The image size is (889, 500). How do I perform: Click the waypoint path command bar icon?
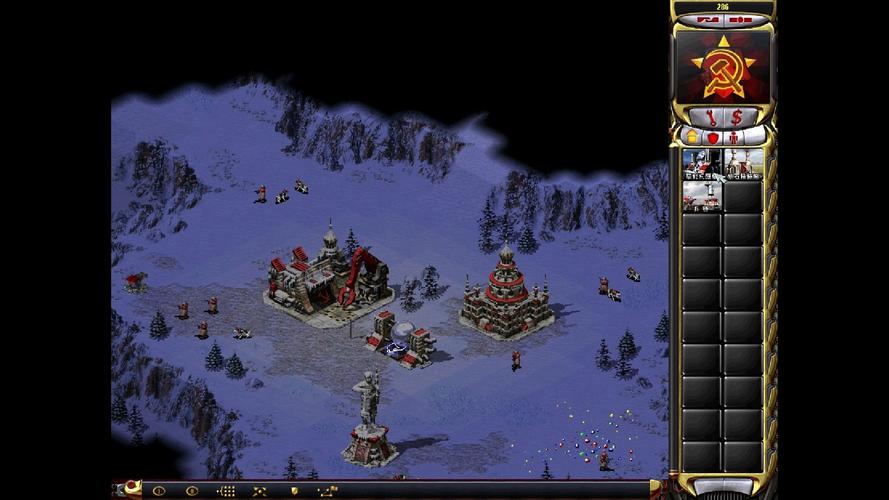[327, 491]
